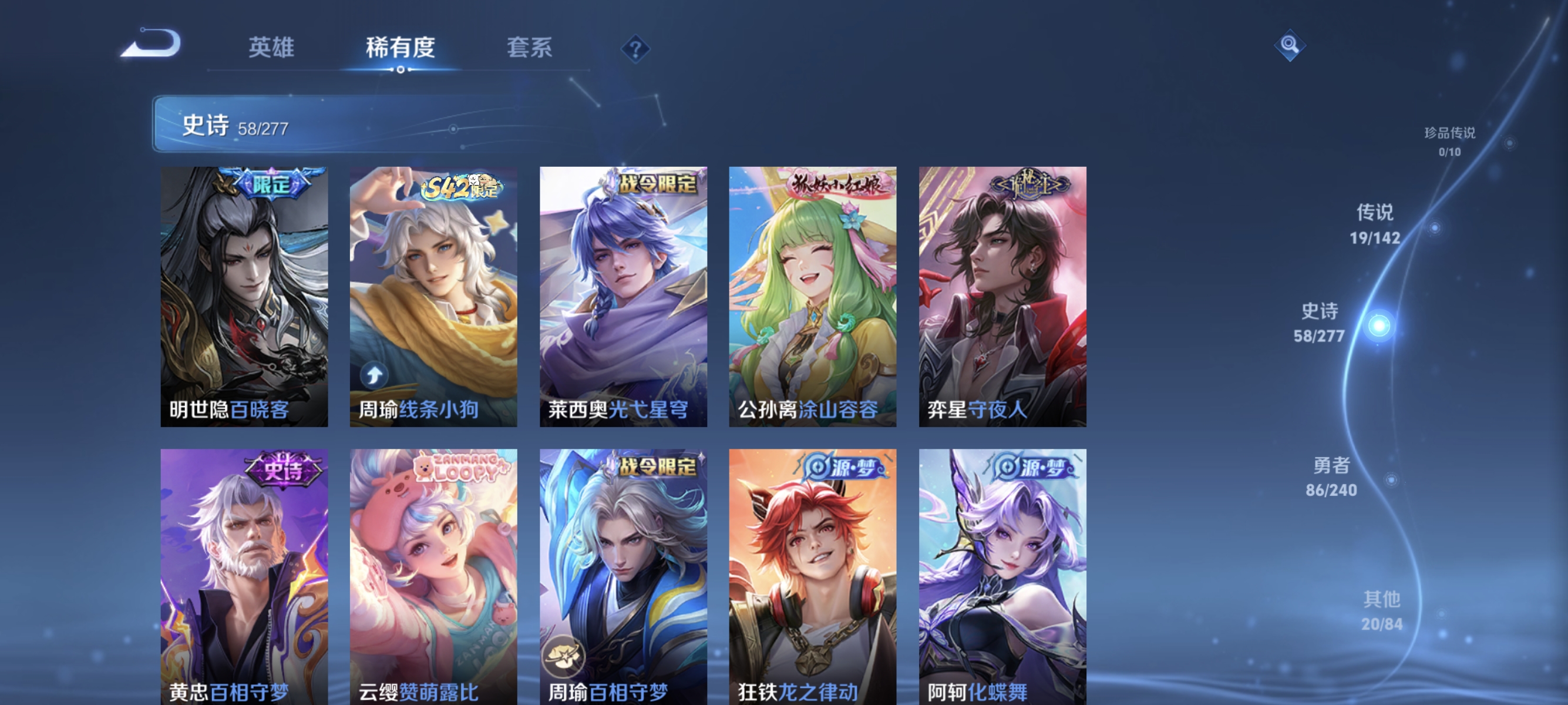The image size is (1568, 705).
Task: Switch to the 英雄 tab
Action: pos(271,48)
